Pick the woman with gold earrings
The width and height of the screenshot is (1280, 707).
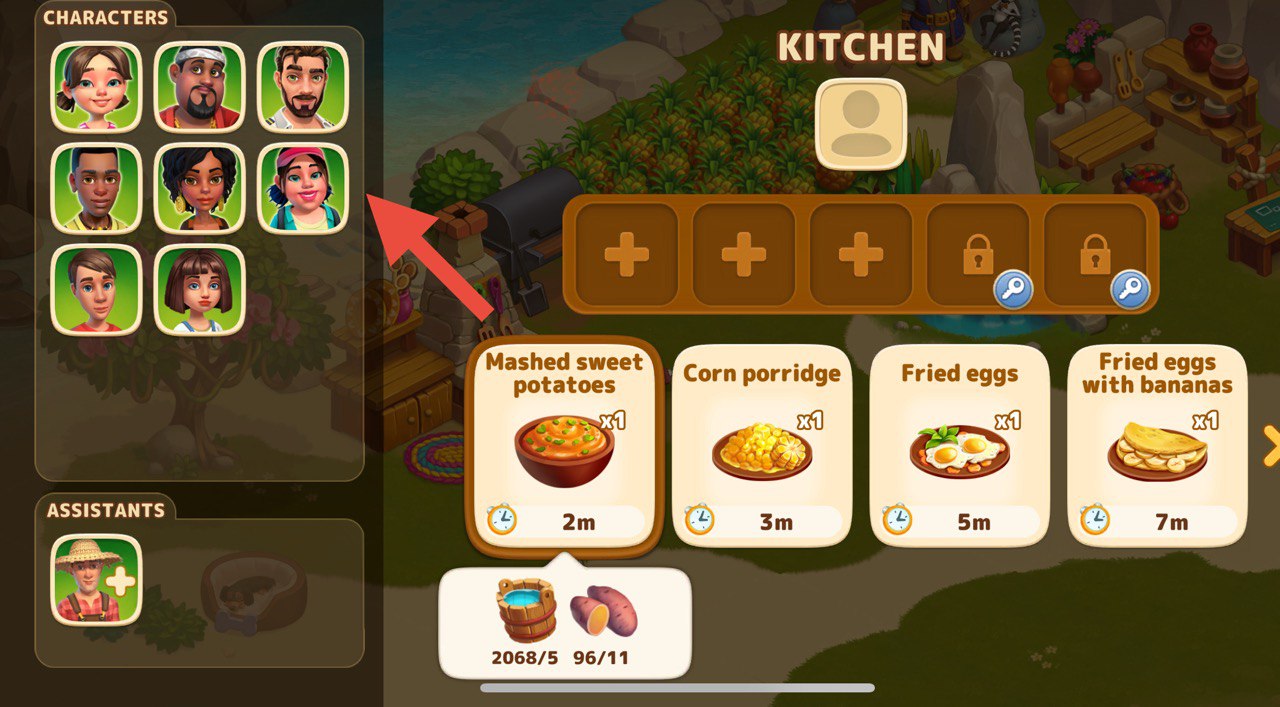200,188
